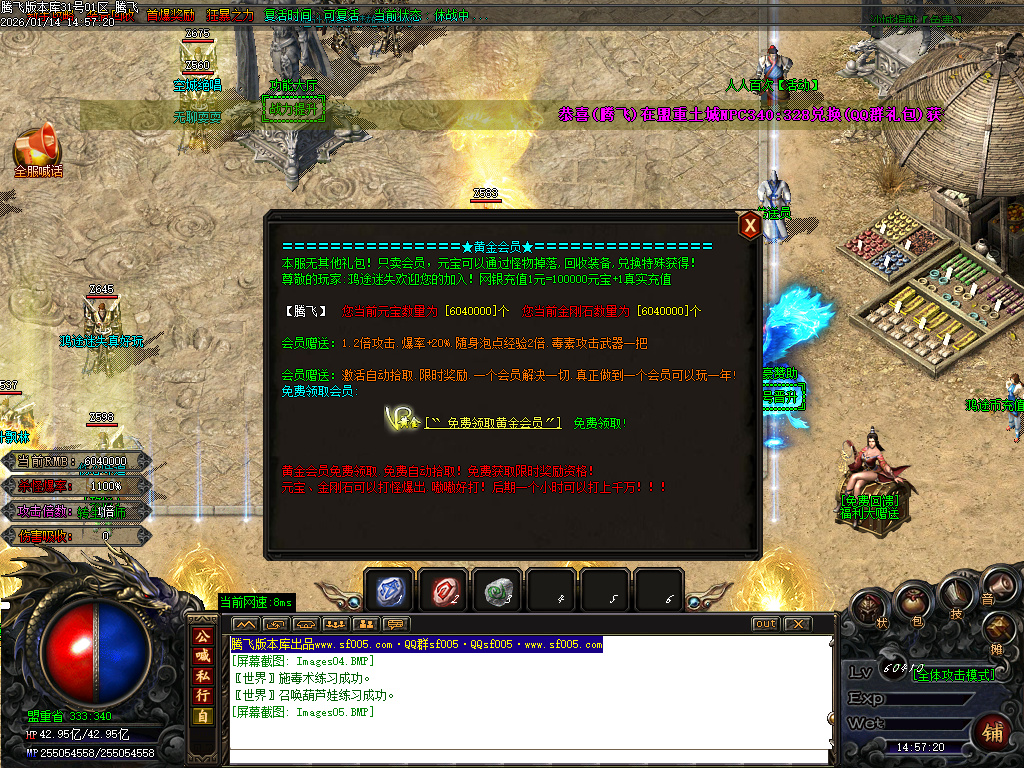Switch chat to the 私 private channel
This screenshot has width=1024, height=768.
203,676
